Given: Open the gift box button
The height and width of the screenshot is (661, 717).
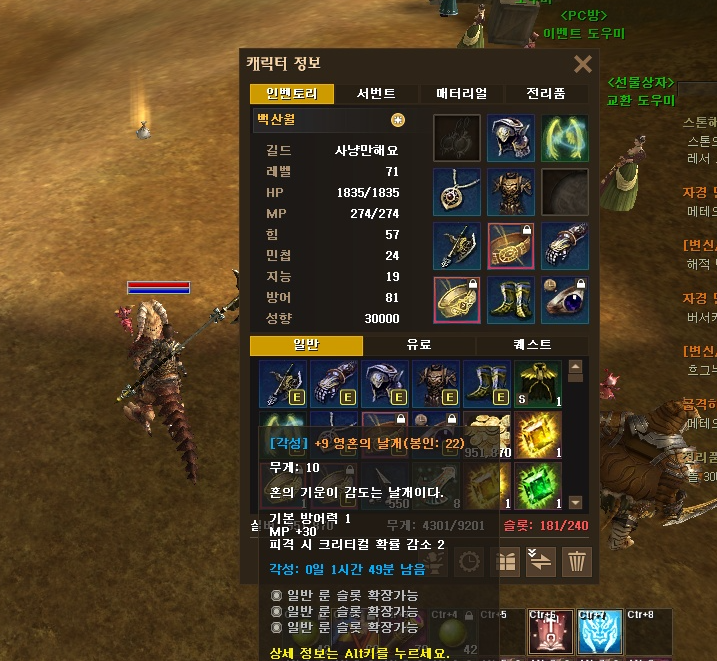Looking at the screenshot, I should (x=506, y=561).
